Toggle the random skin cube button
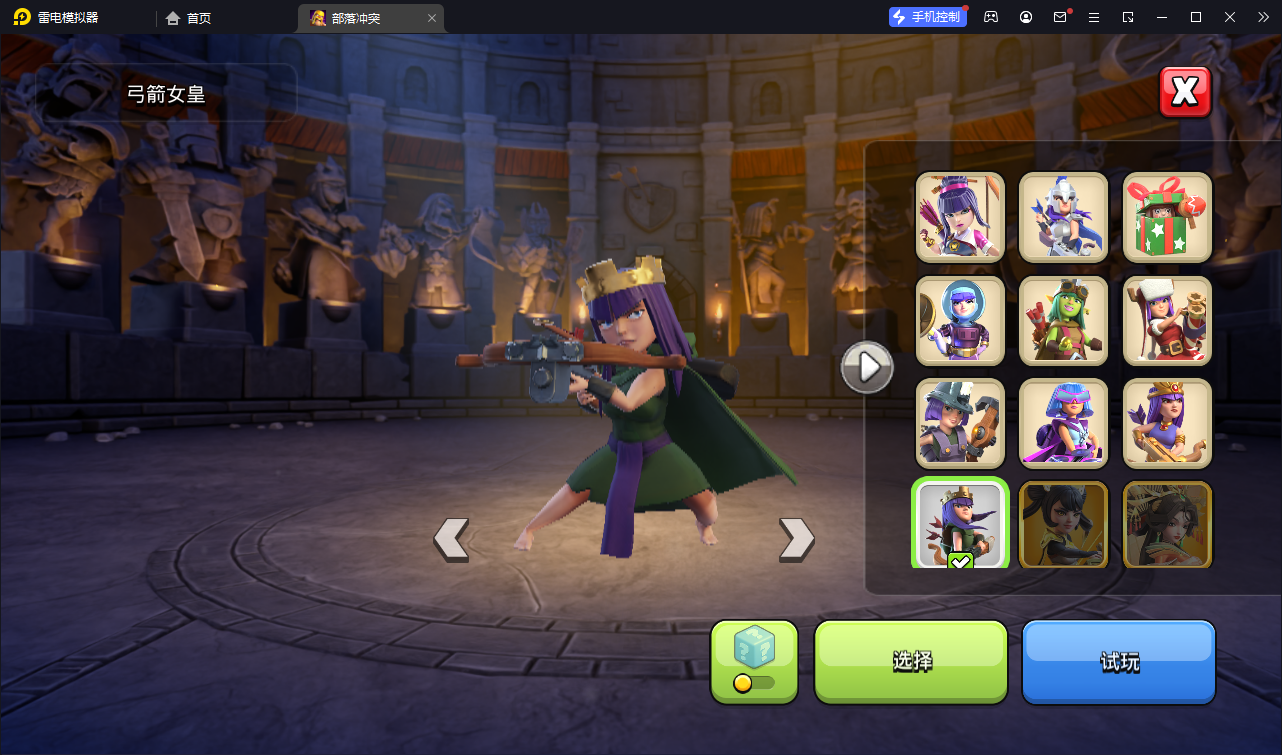1282x755 pixels. [x=754, y=661]
